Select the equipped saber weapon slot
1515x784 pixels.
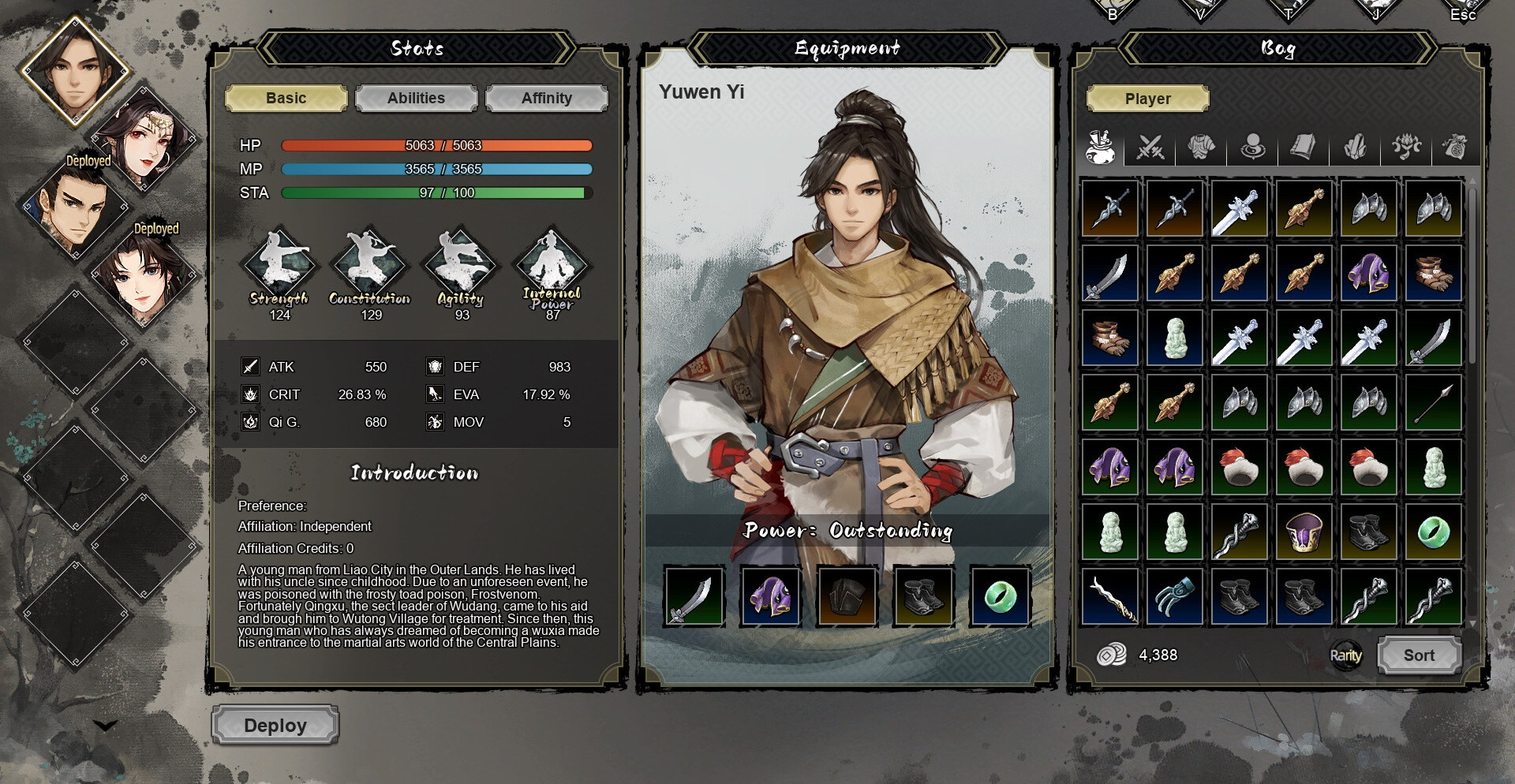694,597
